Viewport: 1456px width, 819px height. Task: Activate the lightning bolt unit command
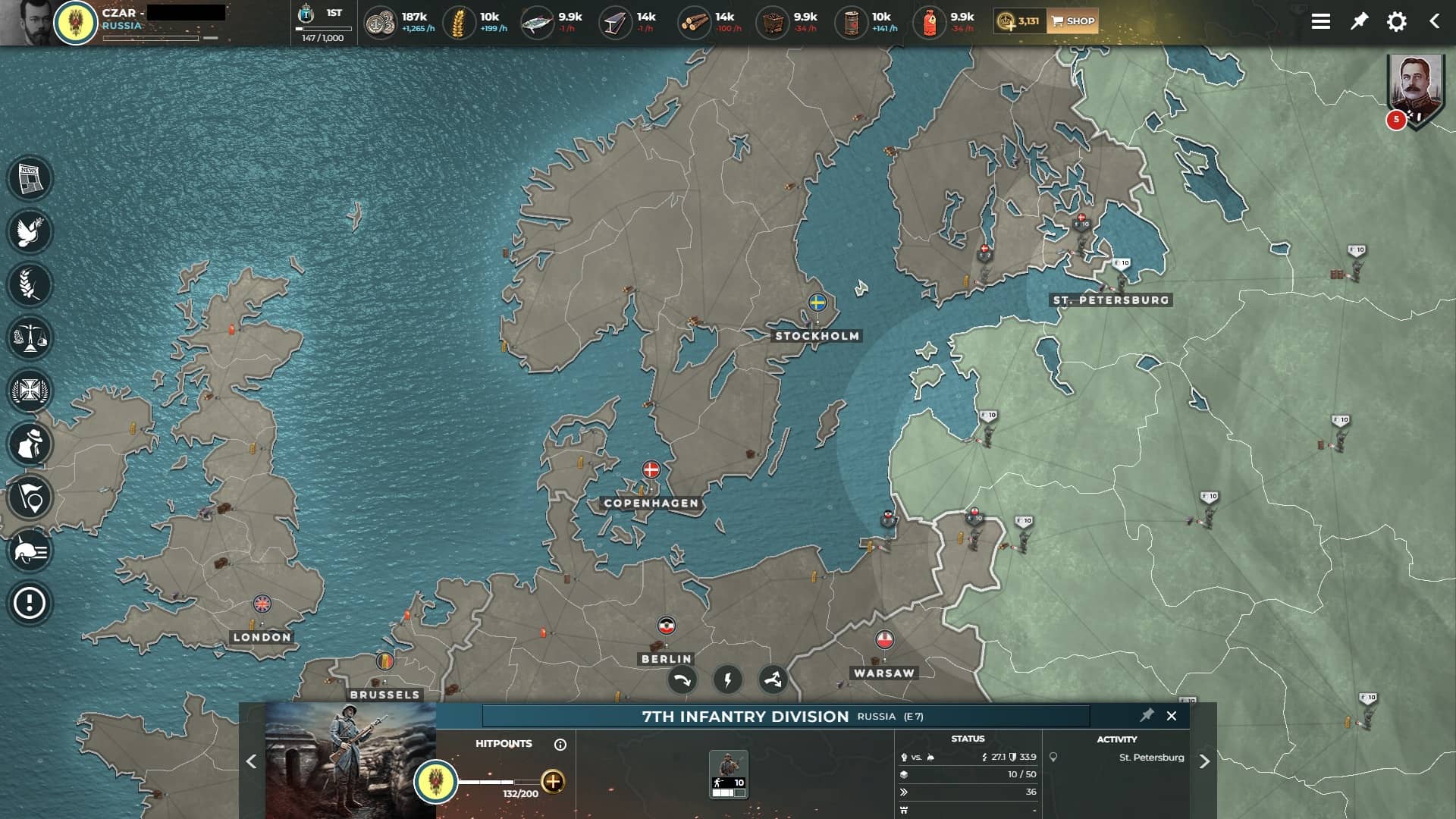pyautogui.click(x=727, y=679)
